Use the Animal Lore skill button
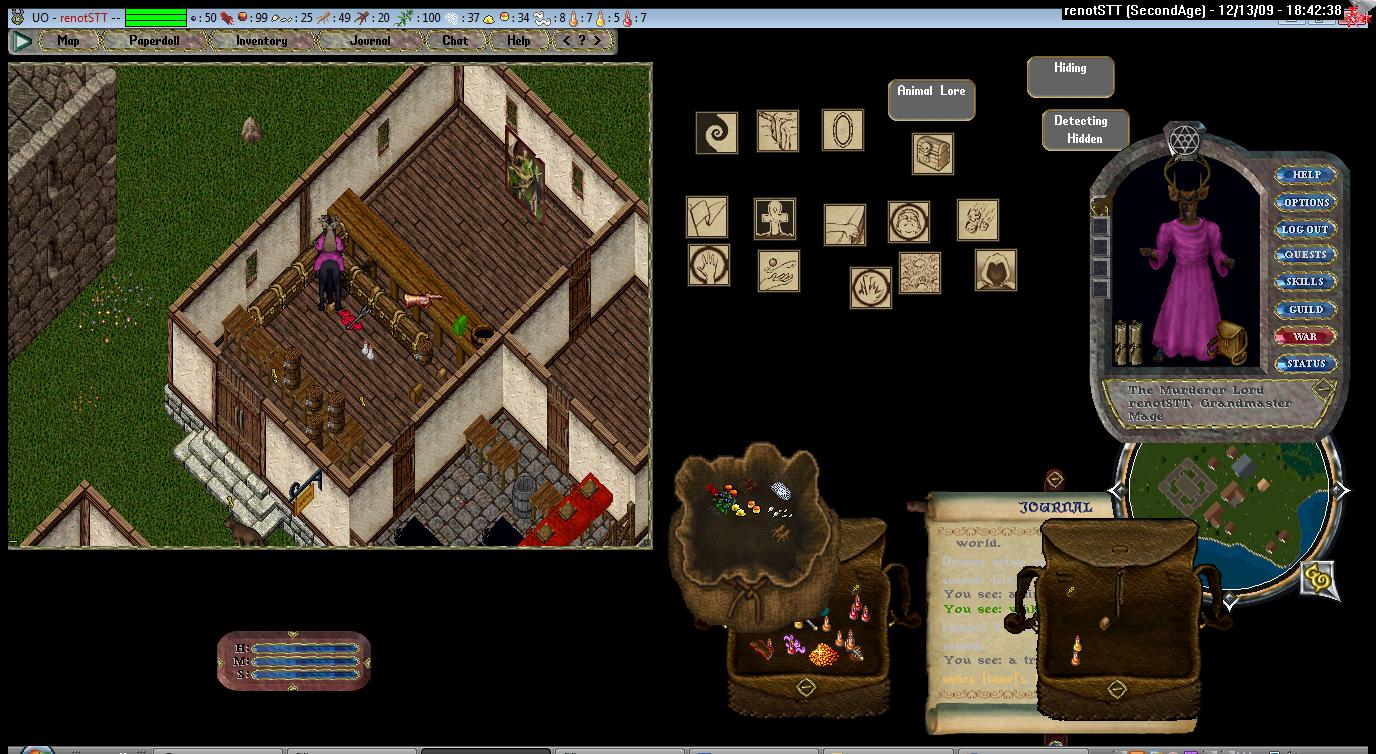The height and width of the screenshot is (754, 1376). point(931,99)
